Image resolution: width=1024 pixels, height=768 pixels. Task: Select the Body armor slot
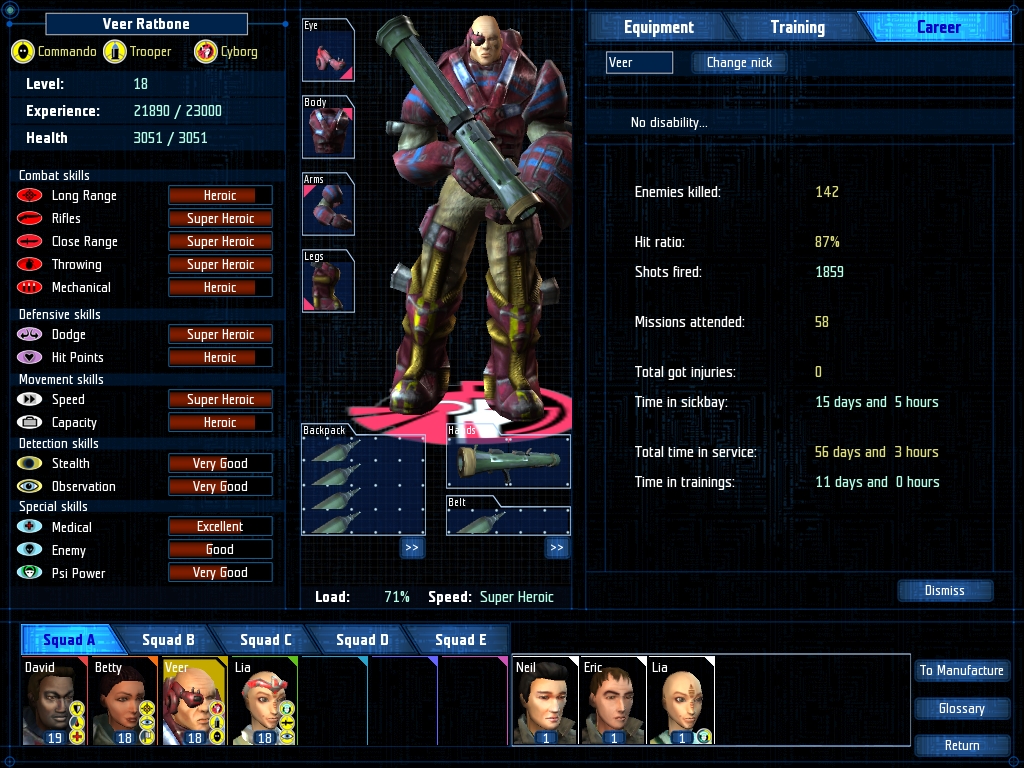tap(328, 127)
